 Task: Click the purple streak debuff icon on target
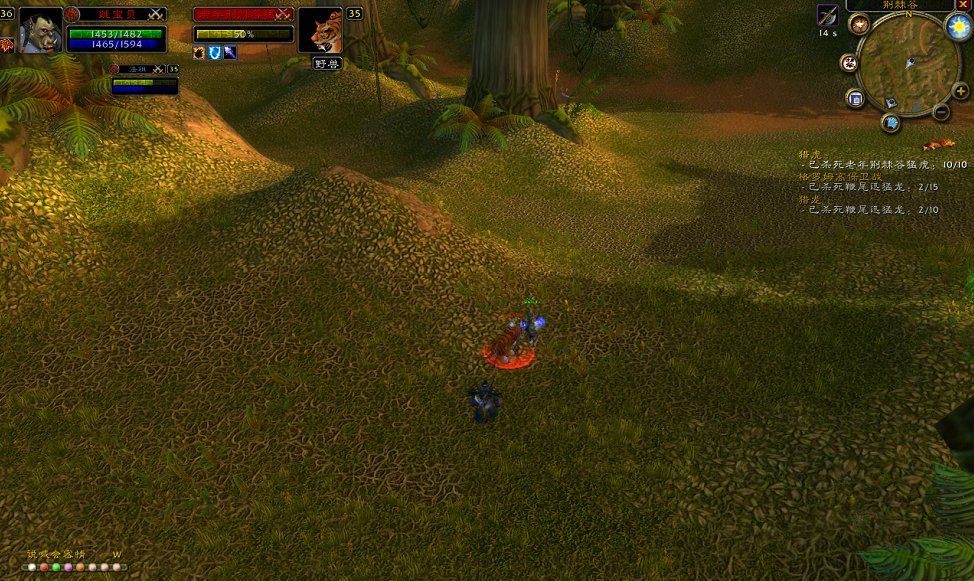point(230,52)
